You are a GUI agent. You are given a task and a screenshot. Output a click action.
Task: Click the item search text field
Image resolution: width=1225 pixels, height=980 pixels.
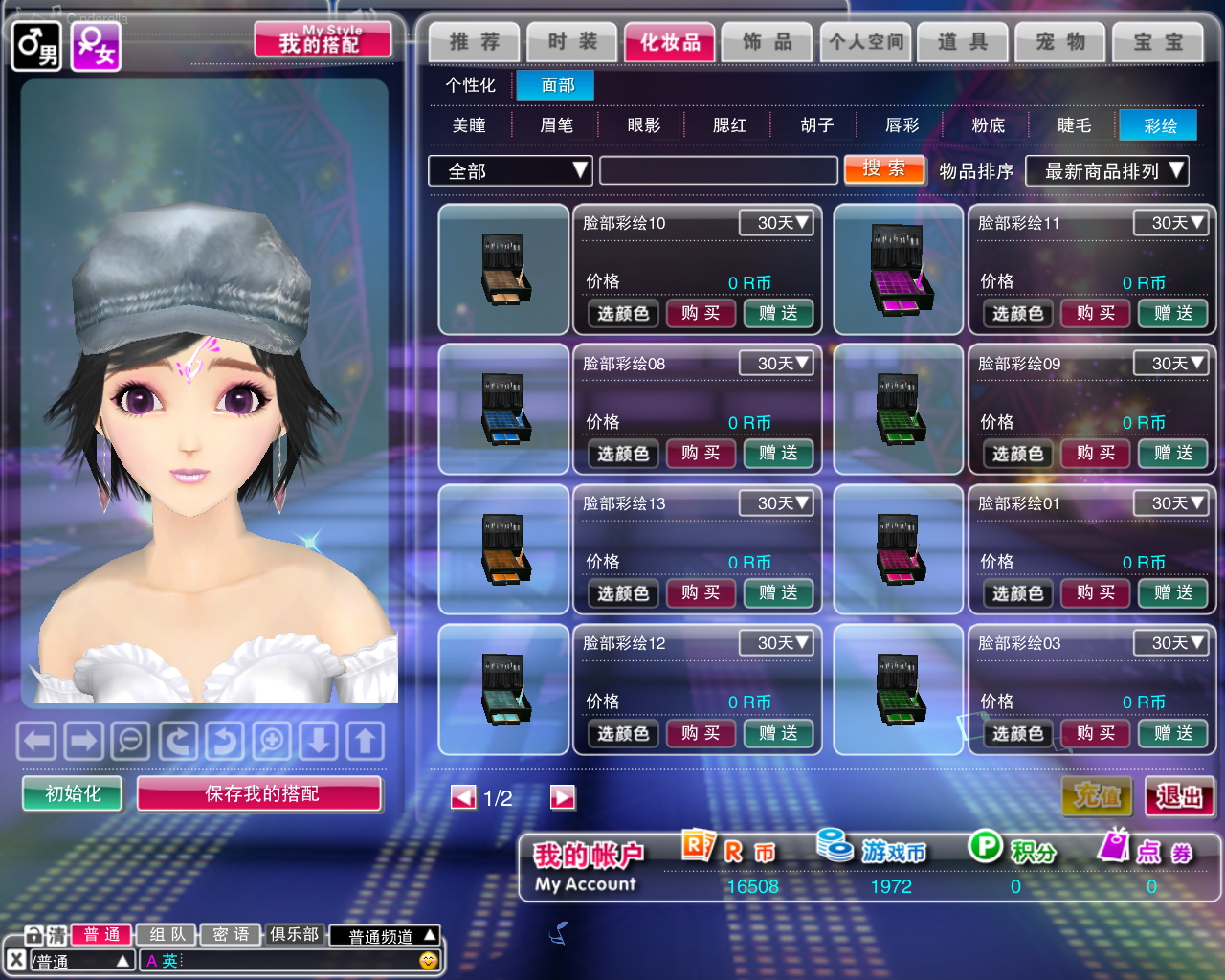pos(718,171)
